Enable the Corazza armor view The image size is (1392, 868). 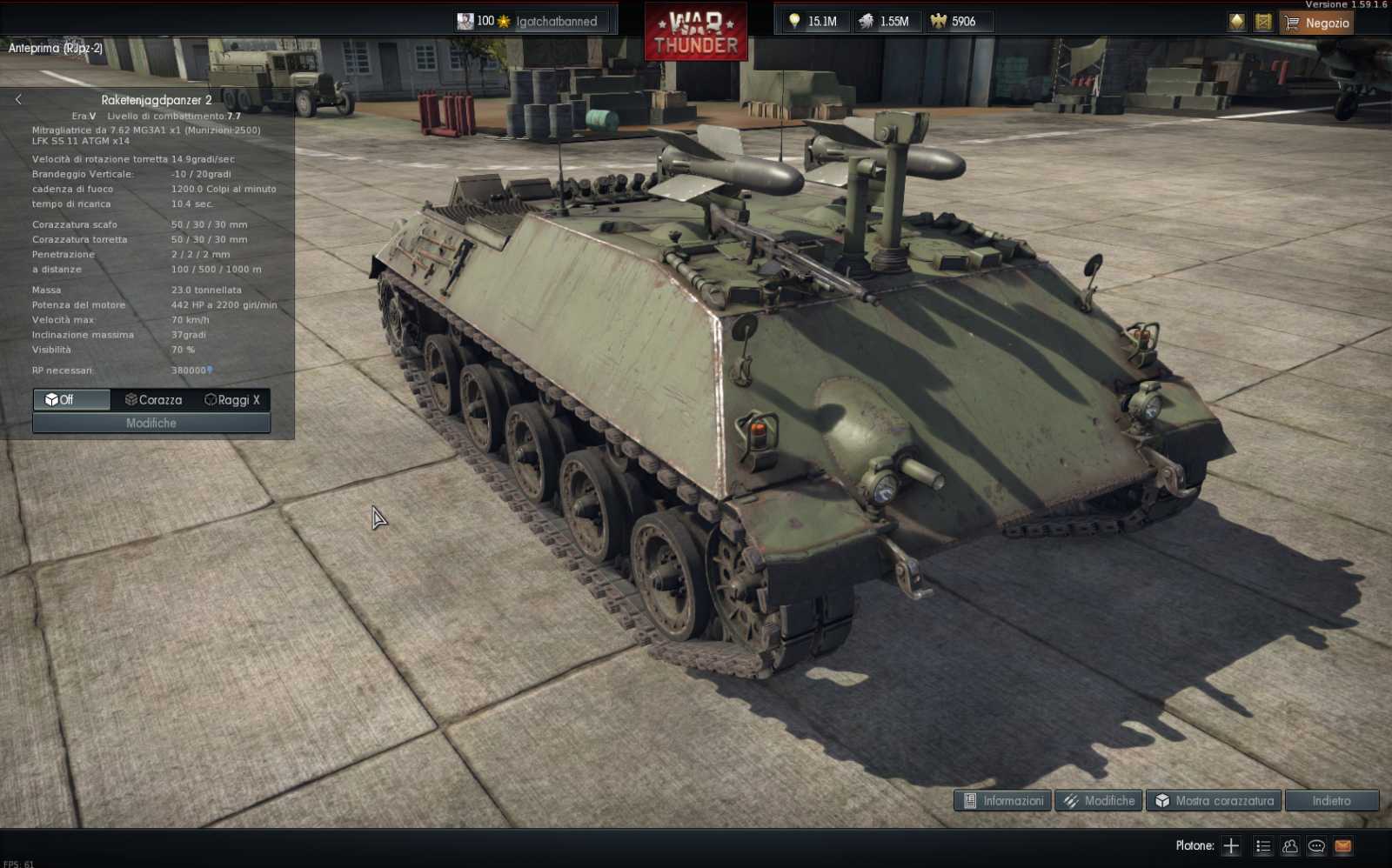[153, 400]
